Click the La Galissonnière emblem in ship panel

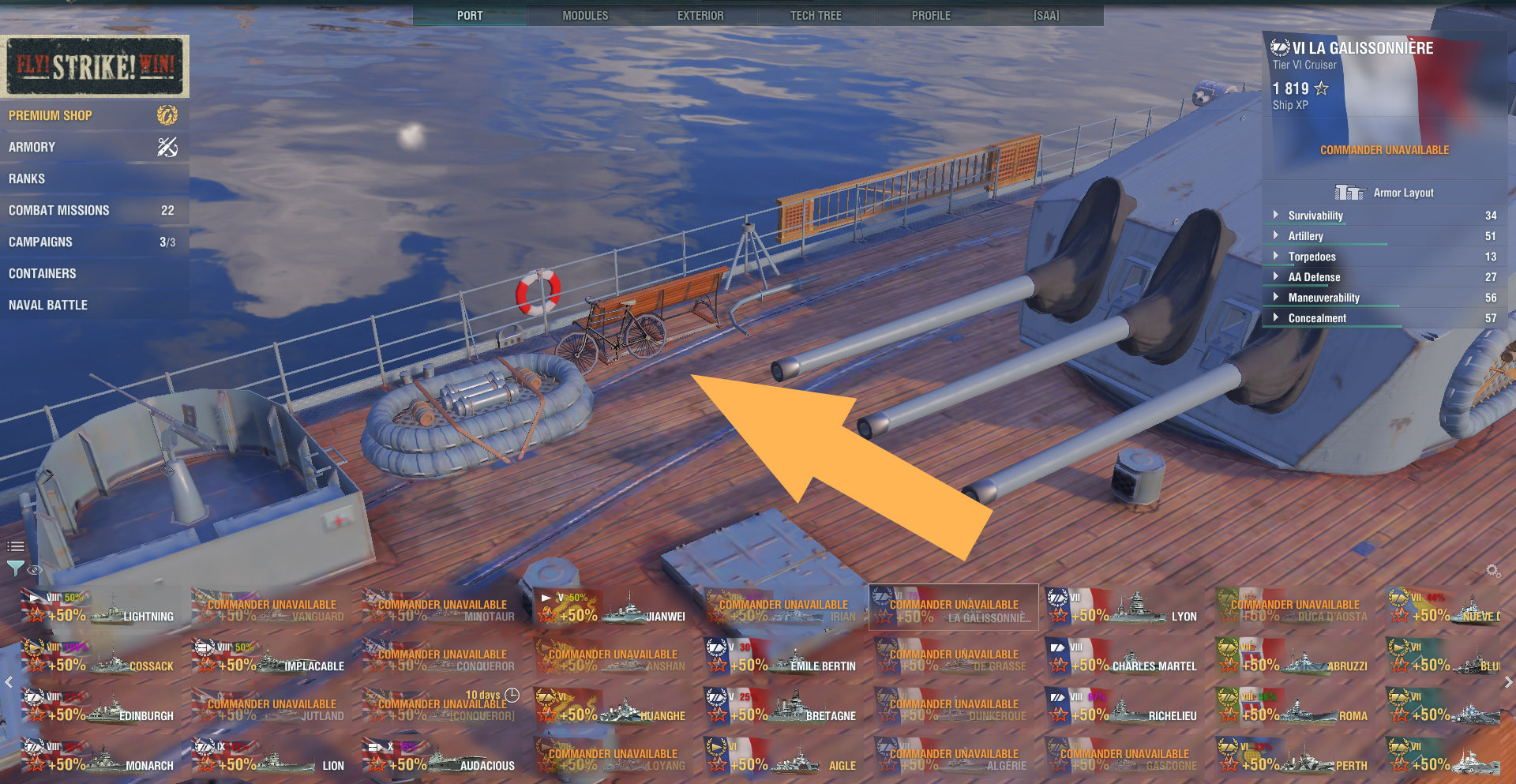[1280, 47]
